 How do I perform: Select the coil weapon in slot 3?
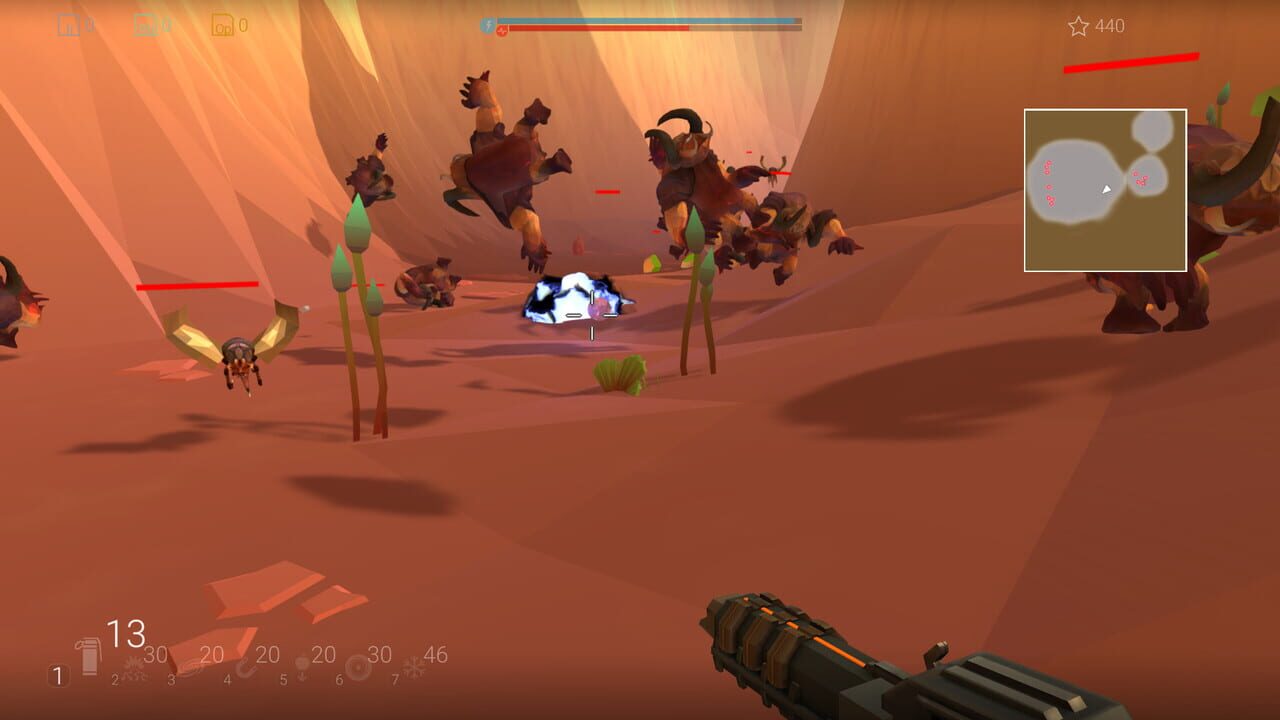(190, 668)
